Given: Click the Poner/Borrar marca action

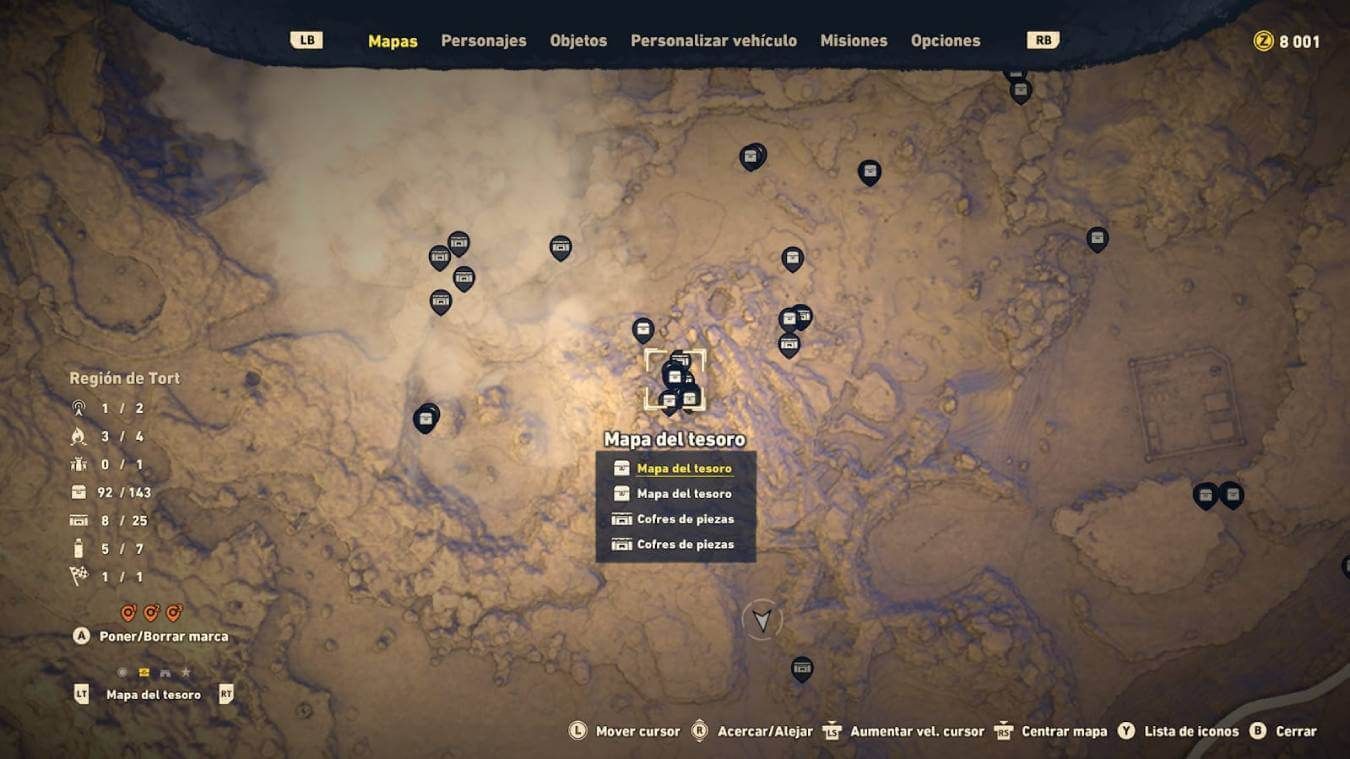Looking at the screenshot, I should (165, 635).
